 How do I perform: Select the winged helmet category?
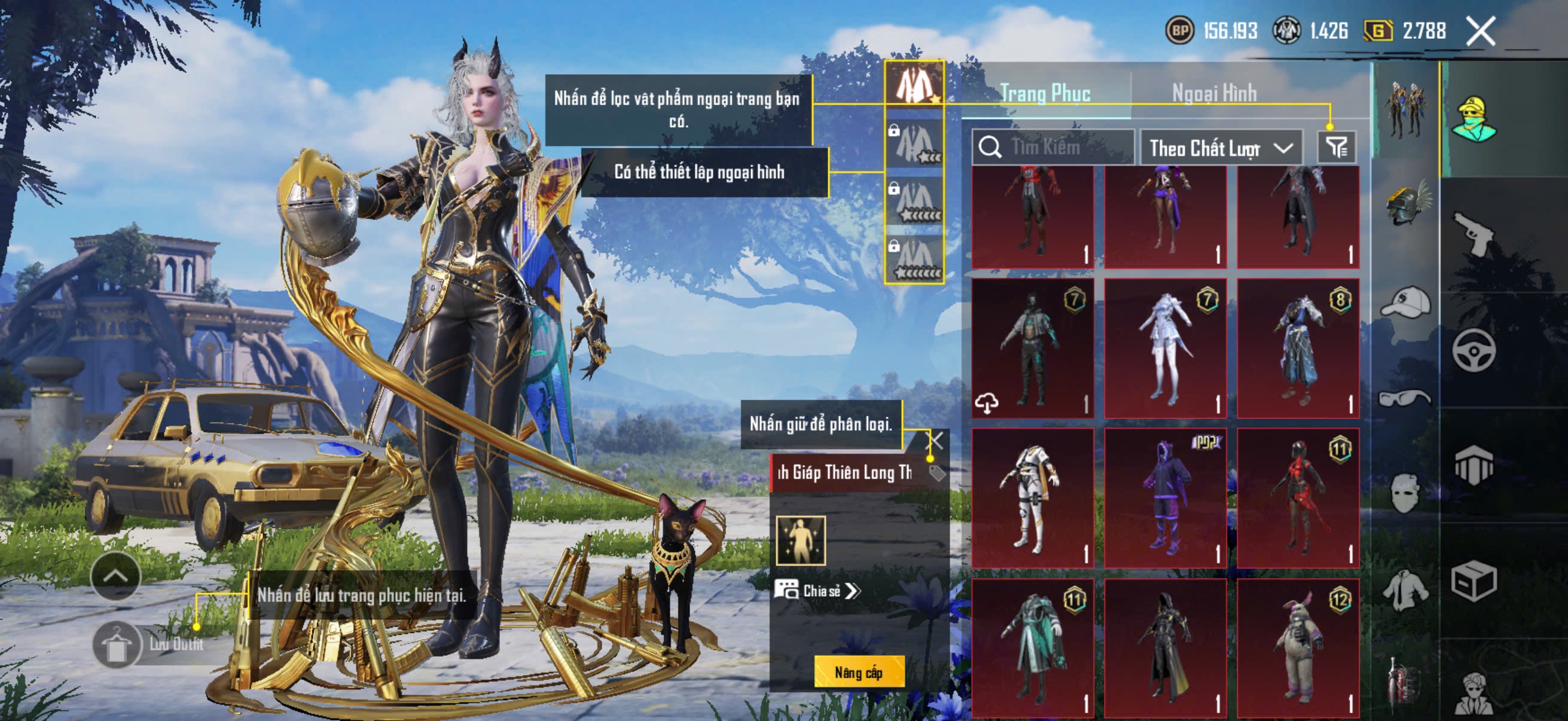click(x=1407, y=204)
